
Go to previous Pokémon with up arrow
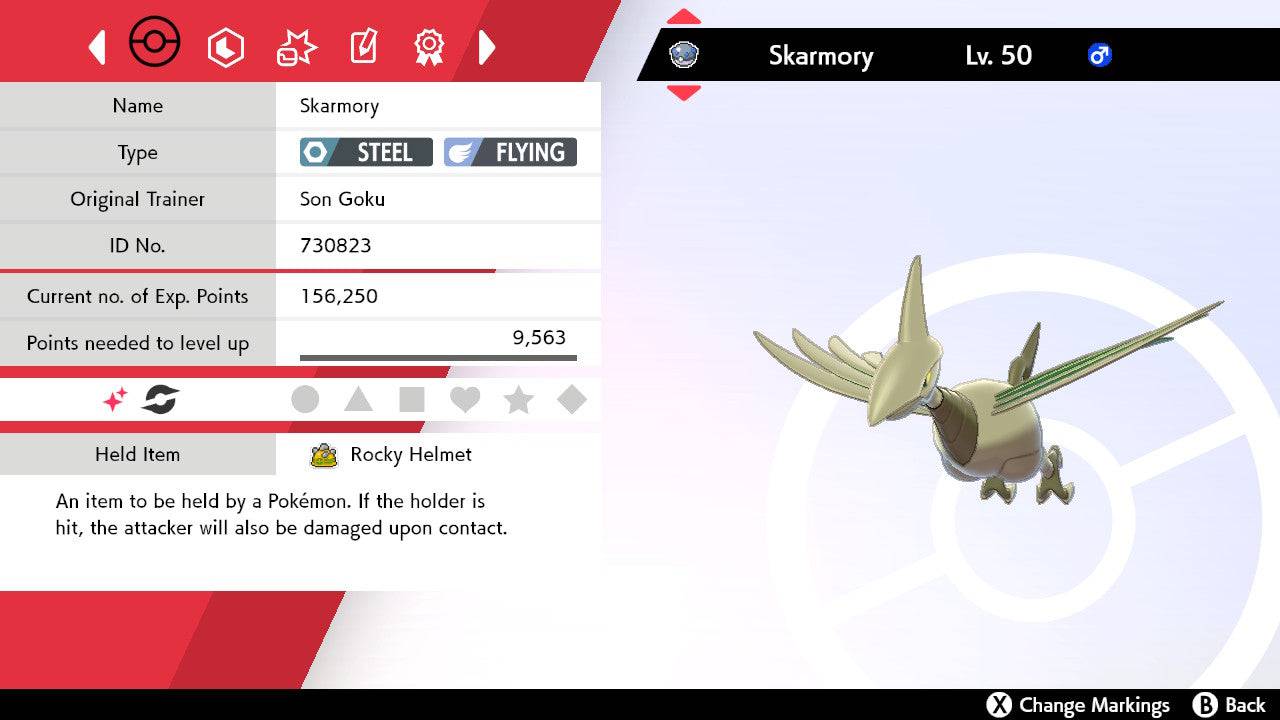(683, 17)
